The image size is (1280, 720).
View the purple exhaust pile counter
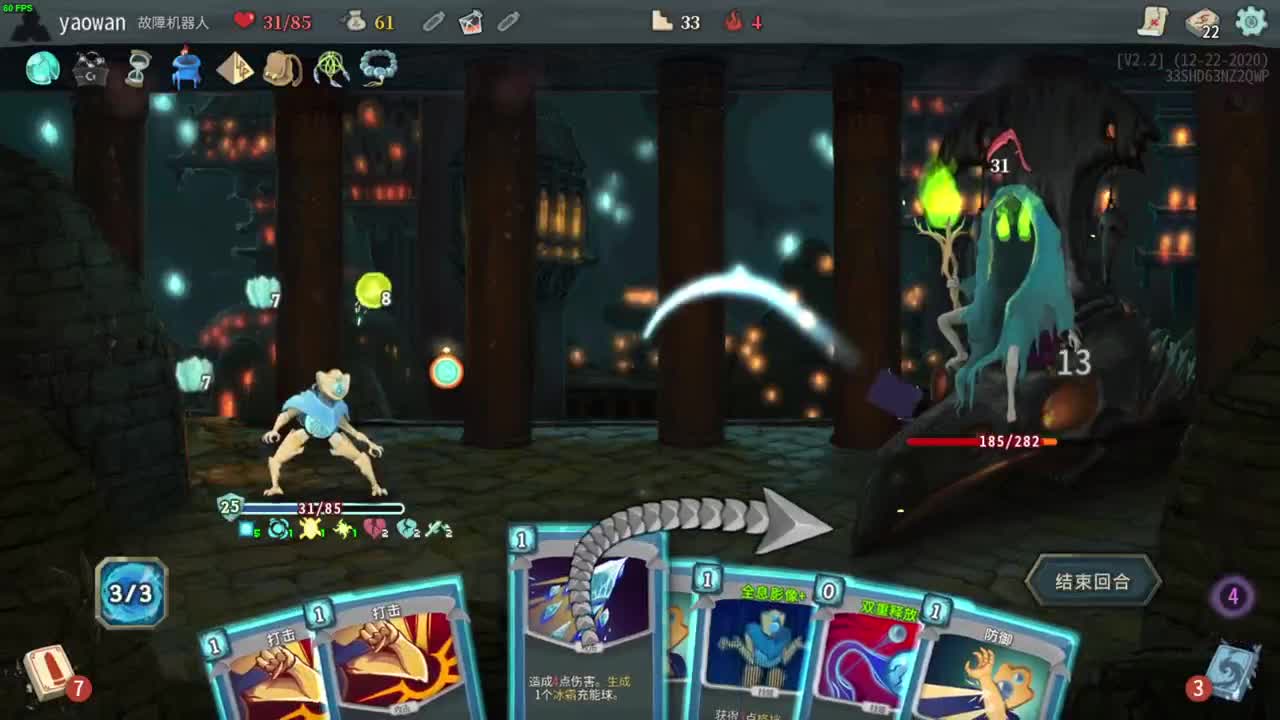point(1232,597)
